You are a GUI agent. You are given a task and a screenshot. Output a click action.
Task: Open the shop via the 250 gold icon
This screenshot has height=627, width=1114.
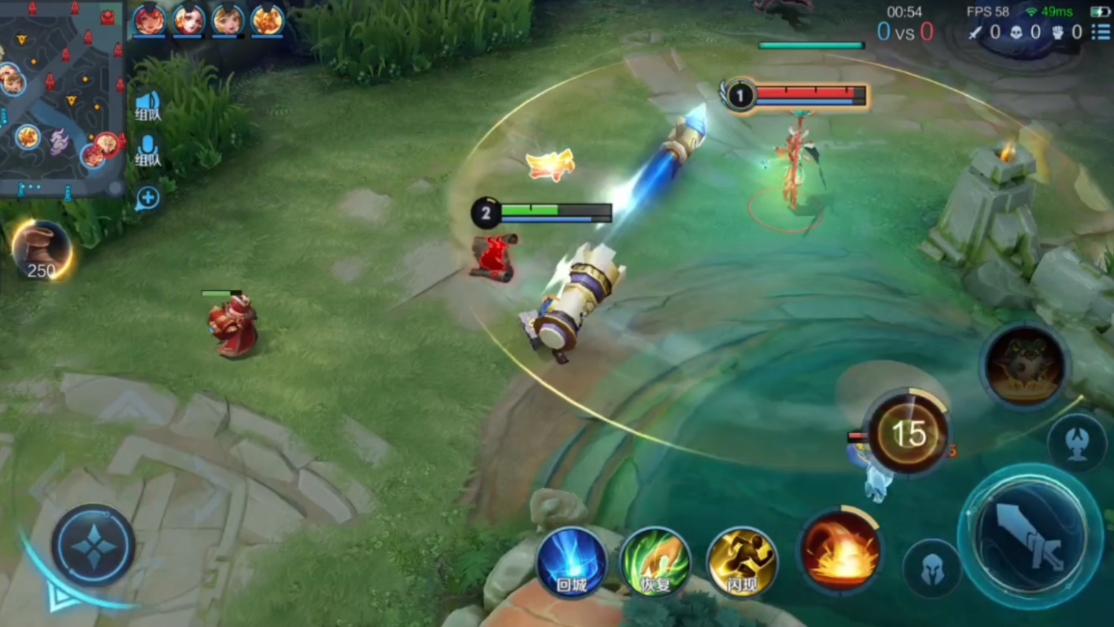41,250
